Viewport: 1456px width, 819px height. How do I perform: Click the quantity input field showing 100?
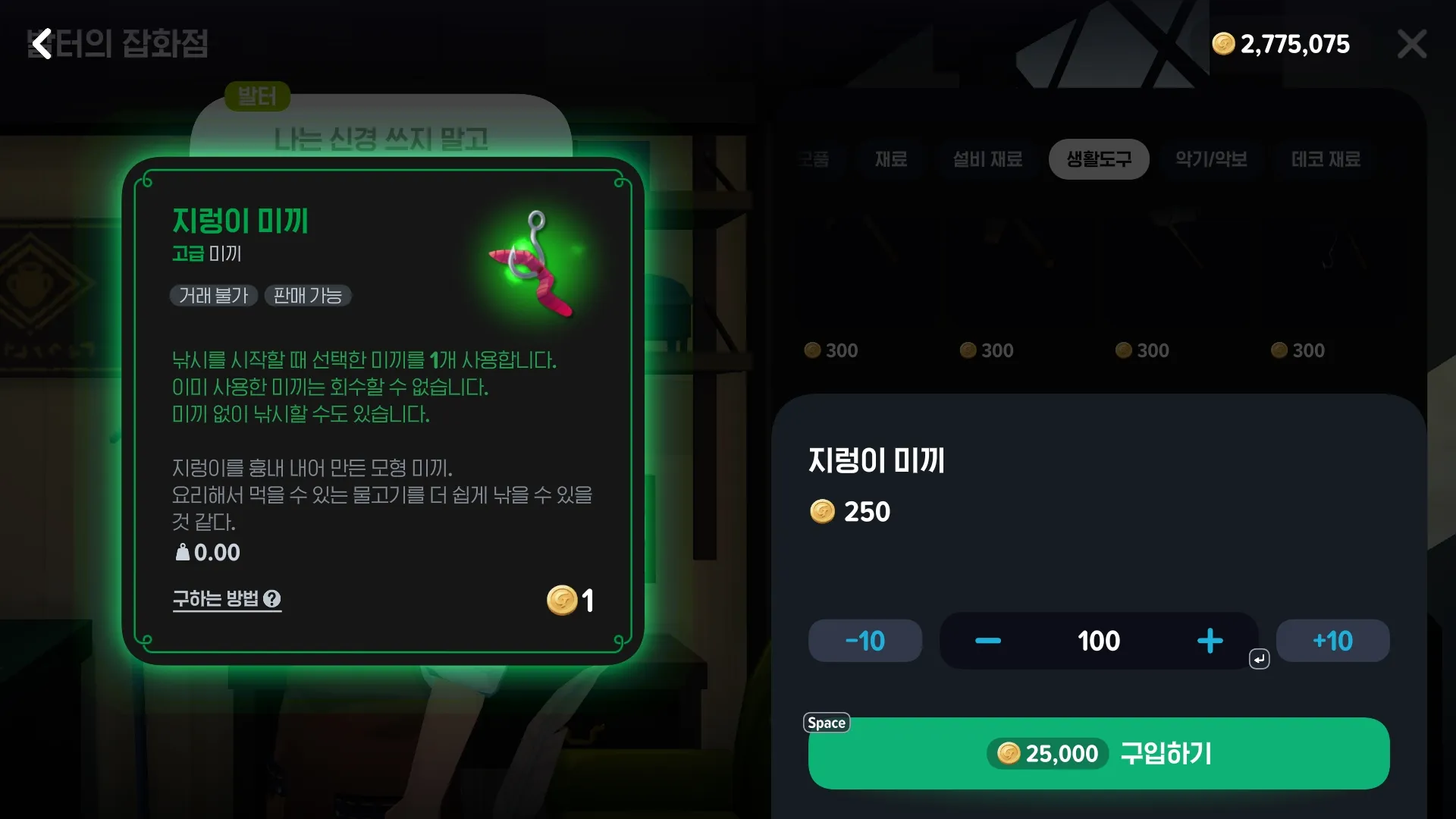(x=1098, y=641)
